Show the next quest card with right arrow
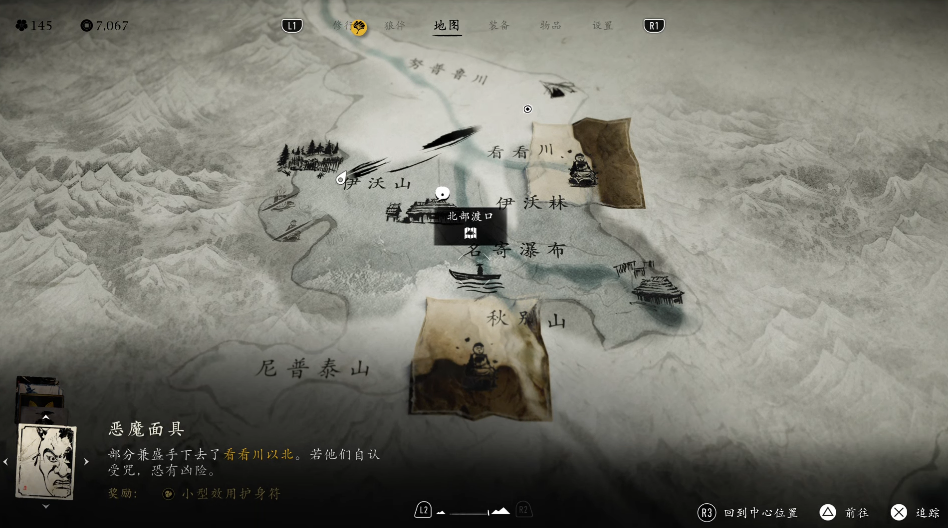 pyautogui.click(x=86, y=461)
